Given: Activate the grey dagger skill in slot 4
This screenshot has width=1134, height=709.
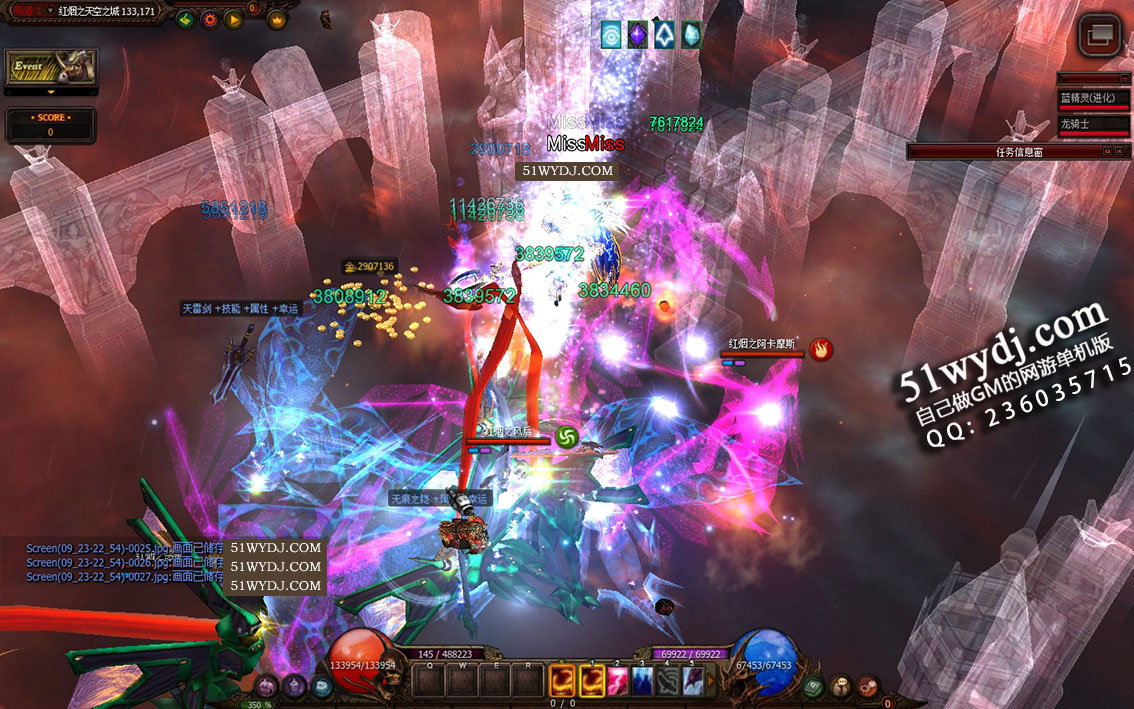Looking at the screenshot, I should click(x=668, y=681).
